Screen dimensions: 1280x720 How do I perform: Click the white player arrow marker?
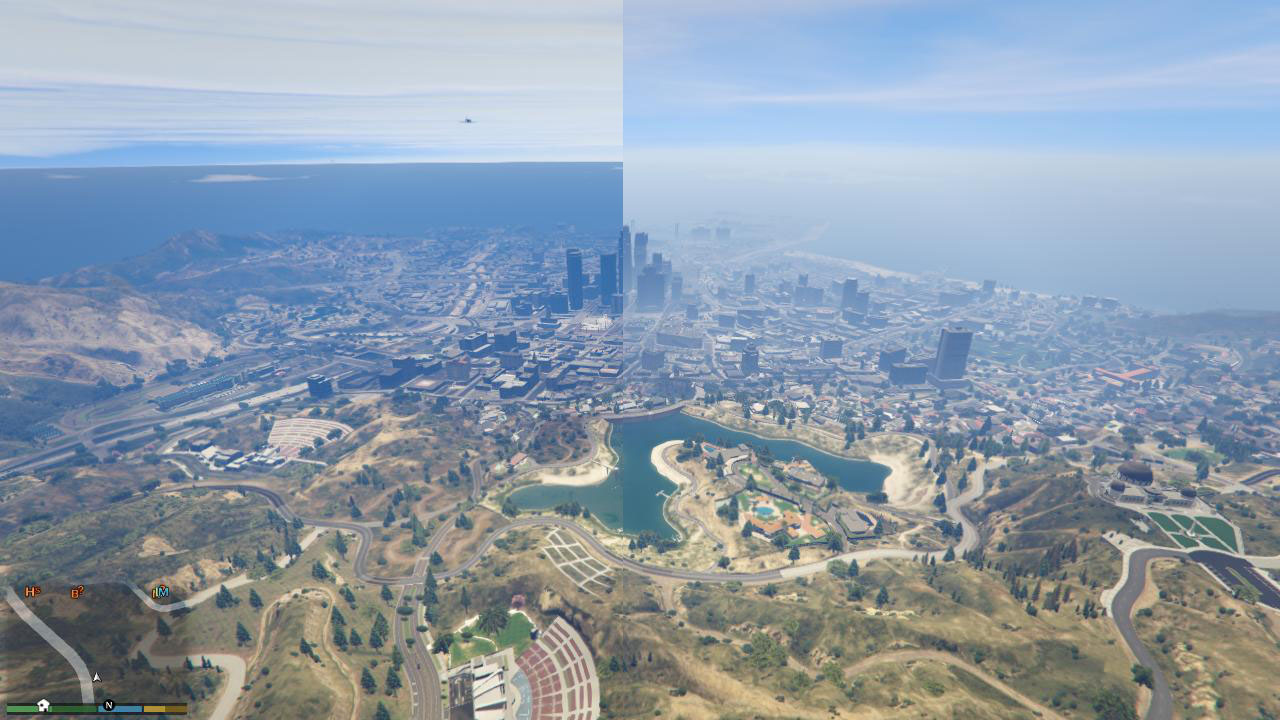(x=96, y=678)
